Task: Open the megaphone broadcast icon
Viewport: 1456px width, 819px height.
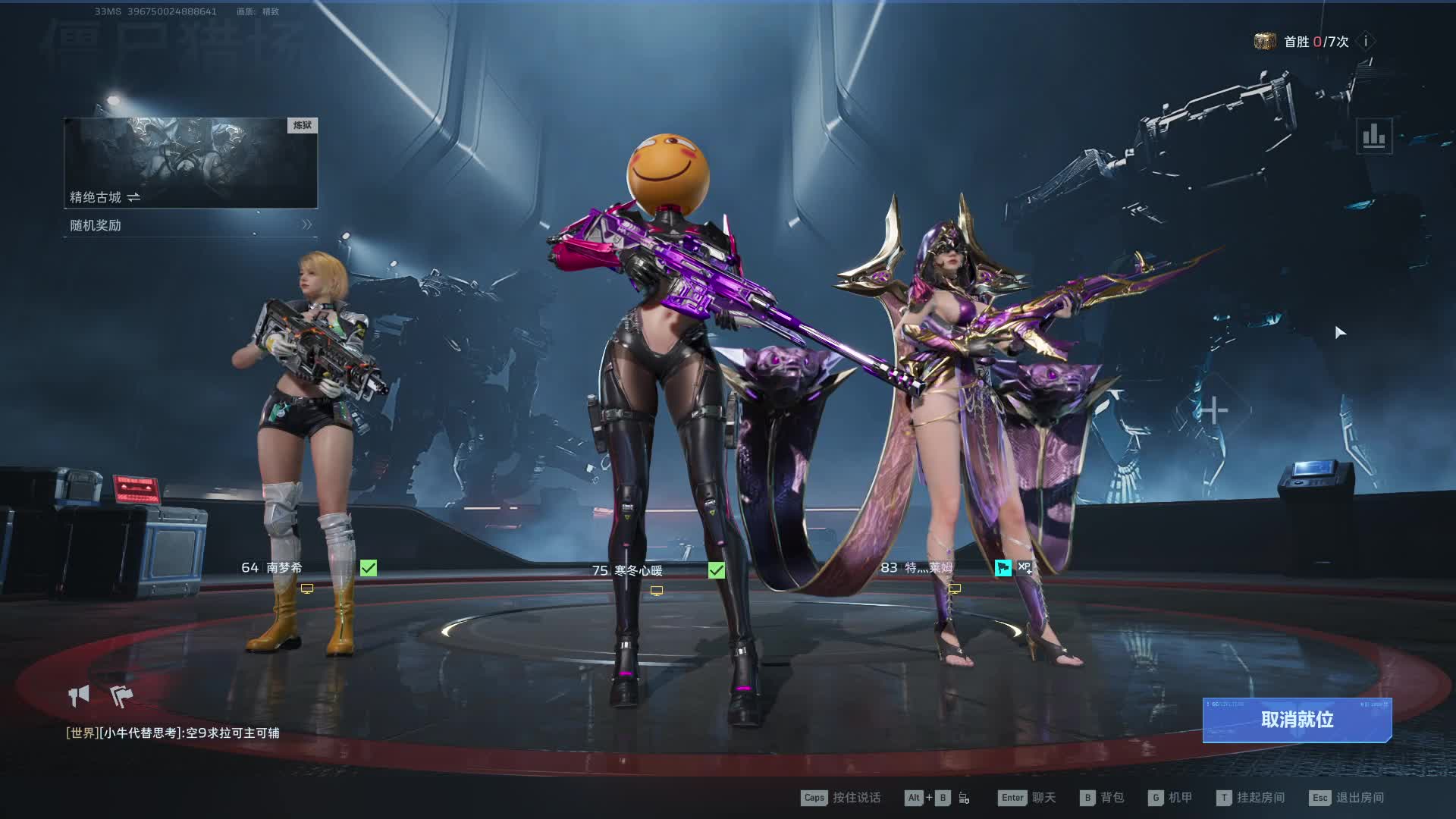Action: [79, 695]
